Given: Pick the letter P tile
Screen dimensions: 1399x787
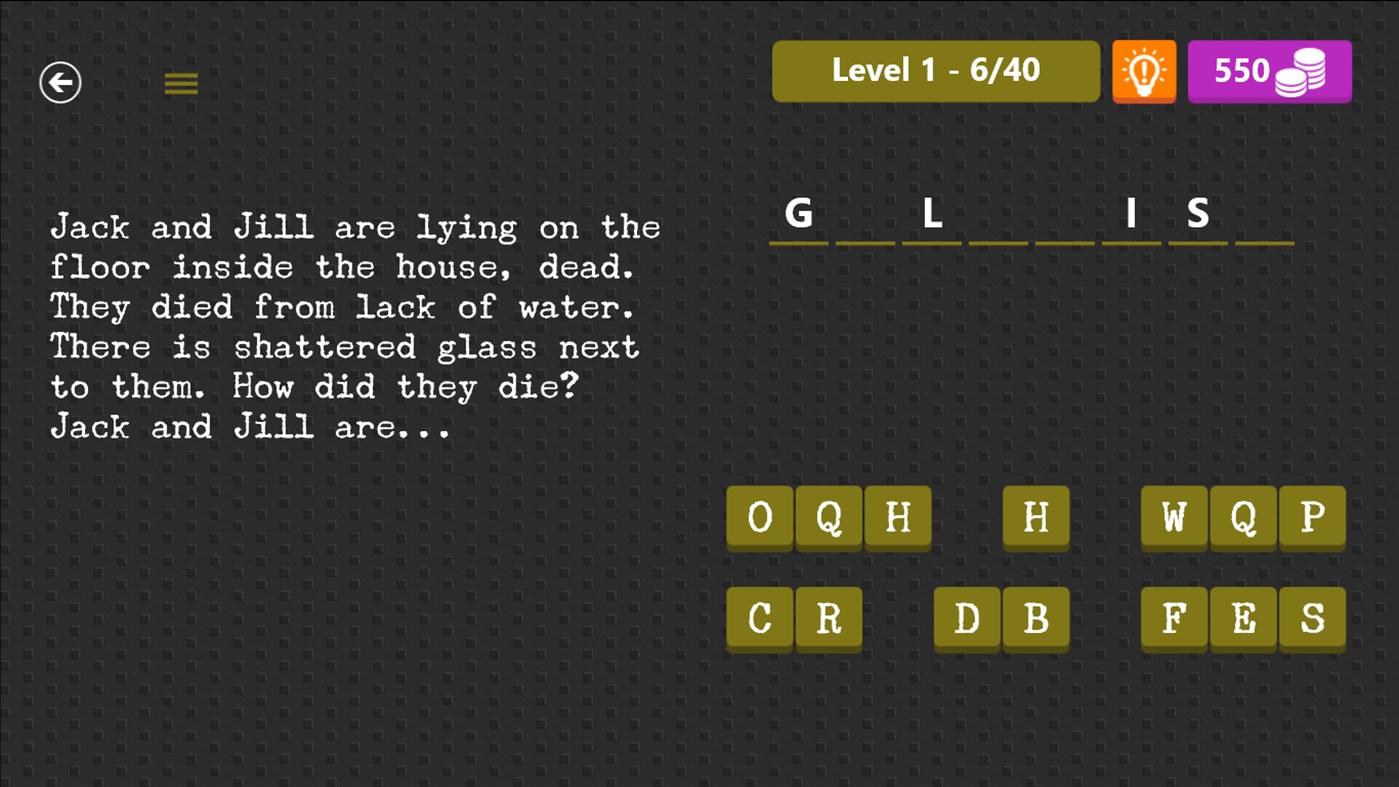Looking at the screenshot, I should click(1313, 518).
